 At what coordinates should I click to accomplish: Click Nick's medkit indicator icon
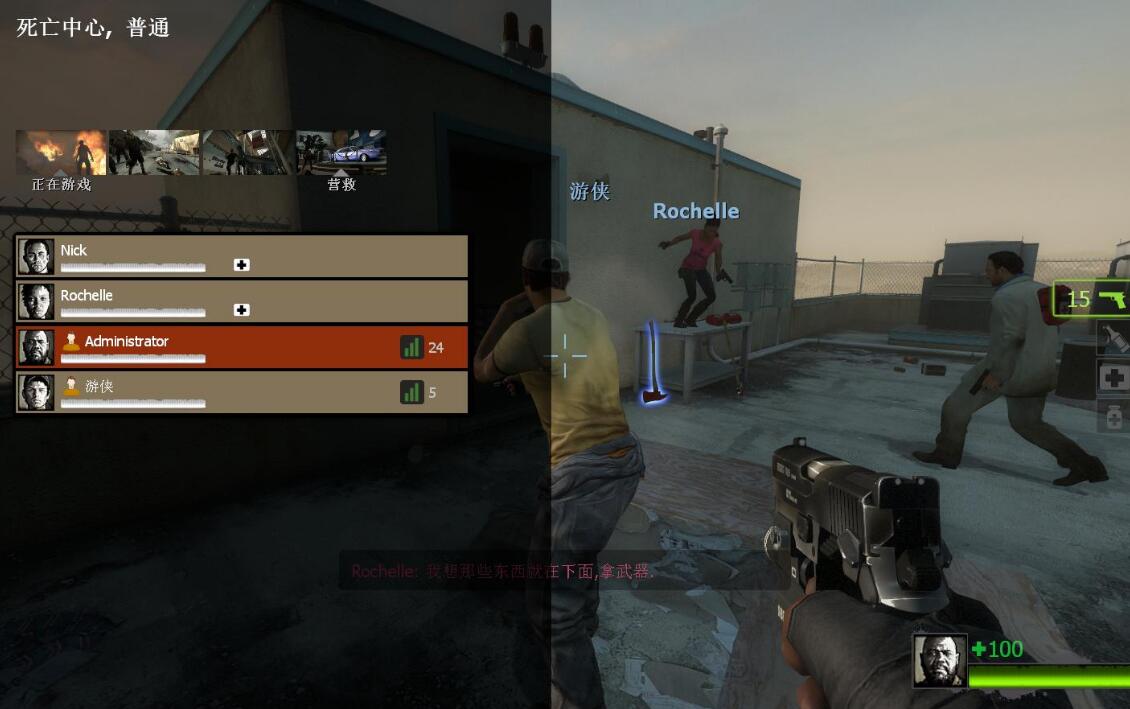click(241, 265)
